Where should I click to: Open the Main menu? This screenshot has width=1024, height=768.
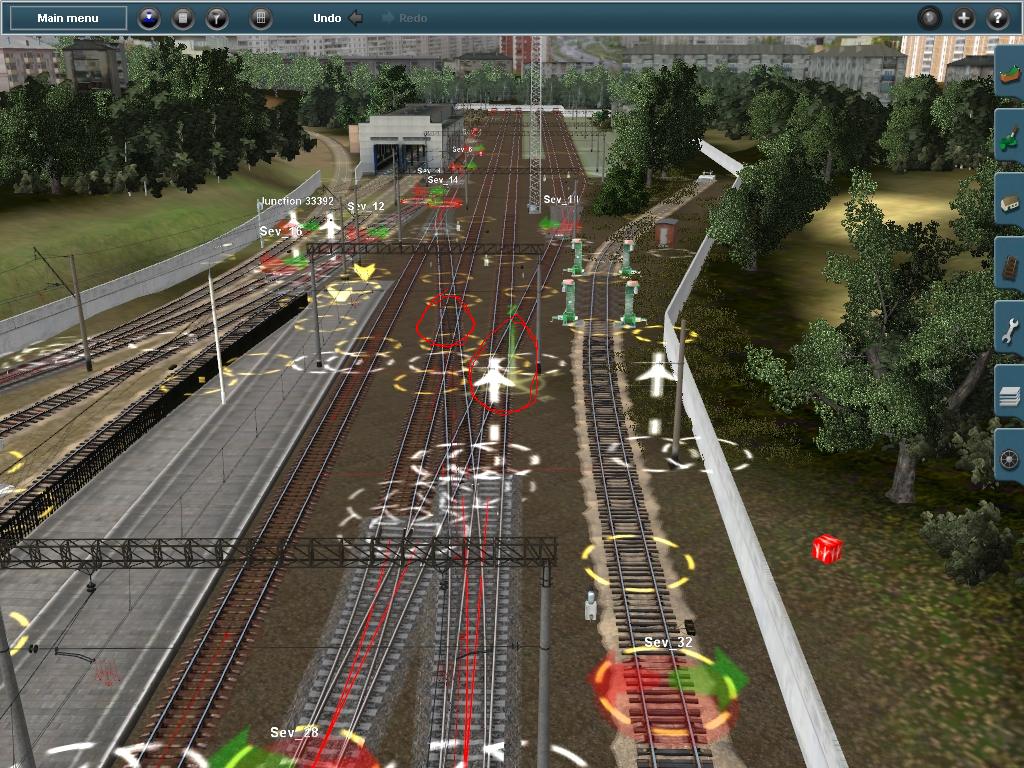(68, 18)
